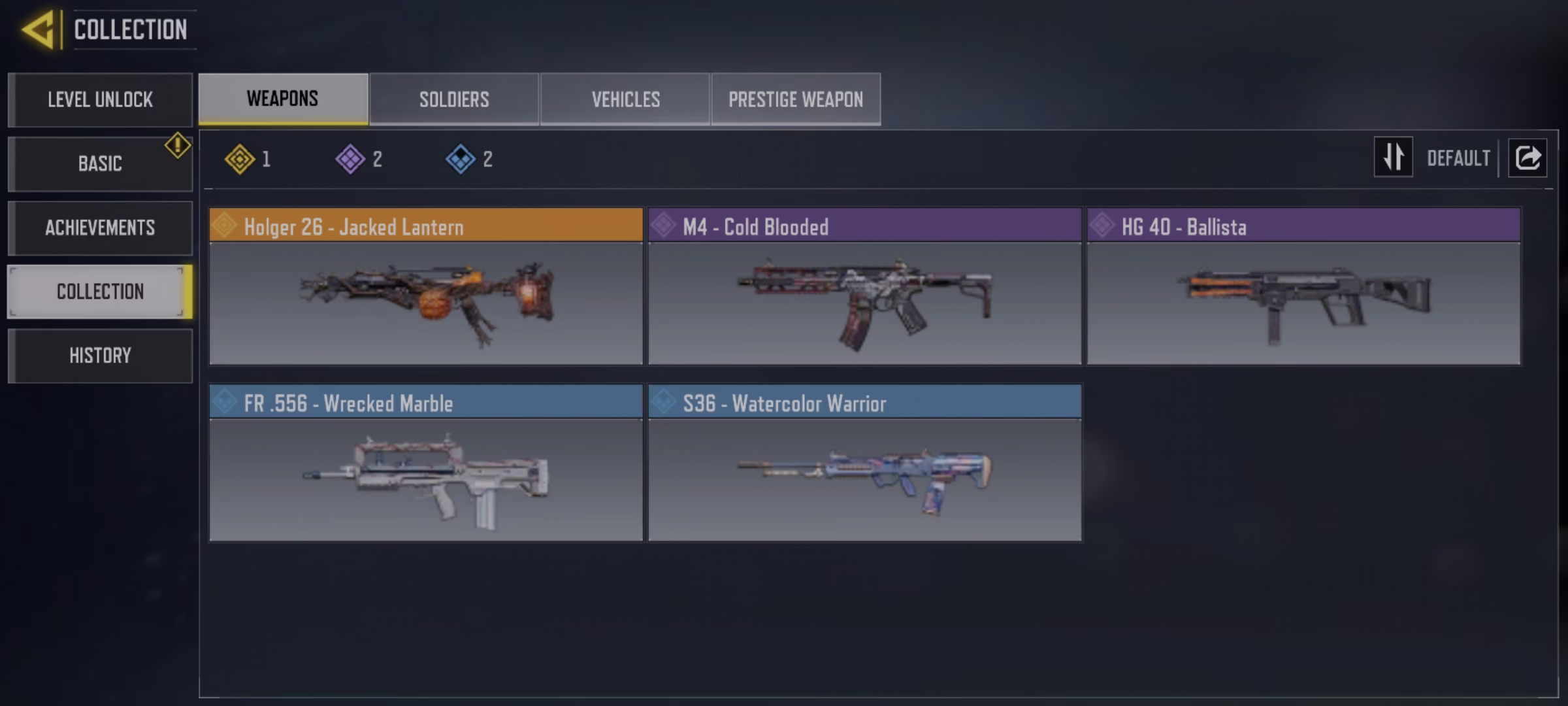Open the Level Unlock section
Screen dimensions: 1568x706
point(100,99)
